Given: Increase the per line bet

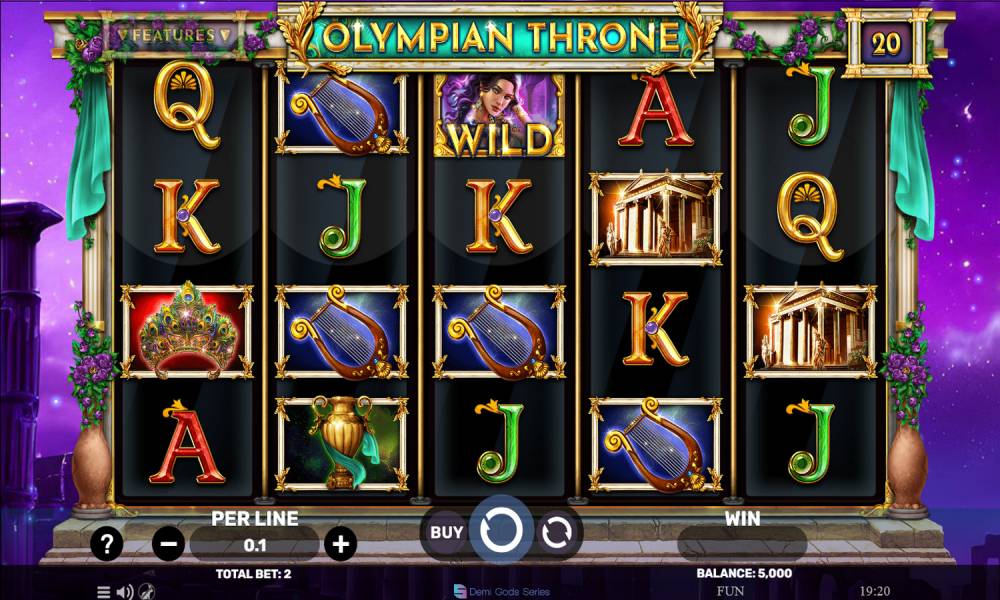Looking at the screenshot, I should click(x=341, y=544).
